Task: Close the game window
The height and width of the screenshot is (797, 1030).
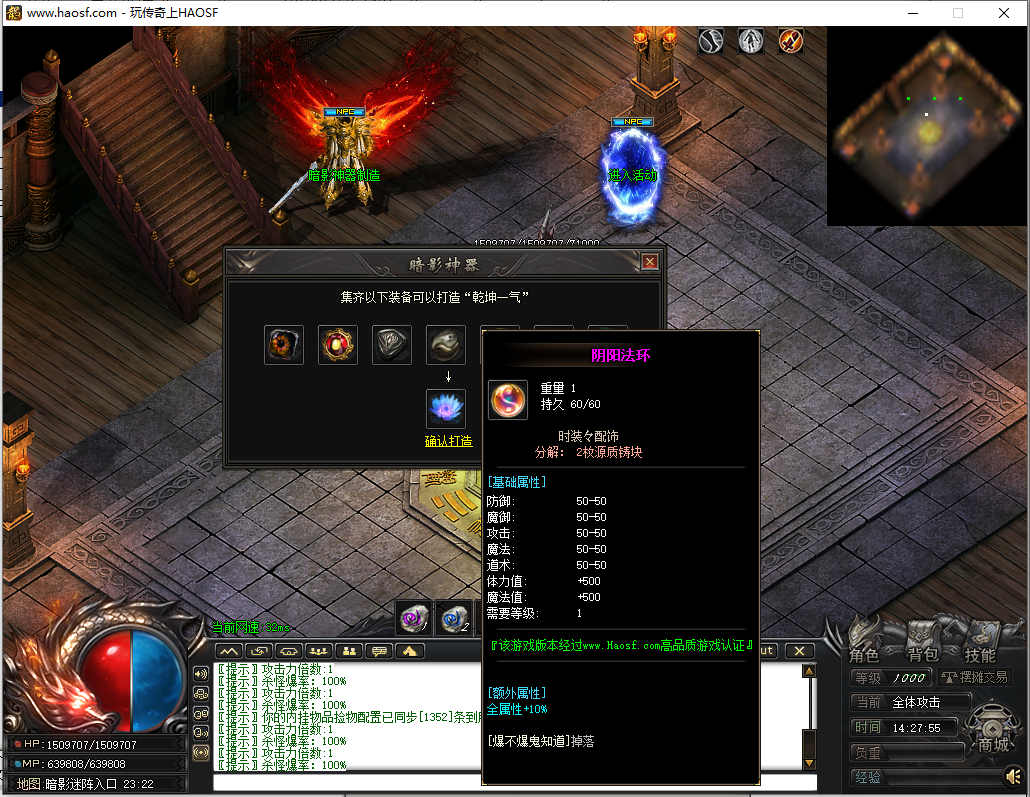Action: point(1004,13)
